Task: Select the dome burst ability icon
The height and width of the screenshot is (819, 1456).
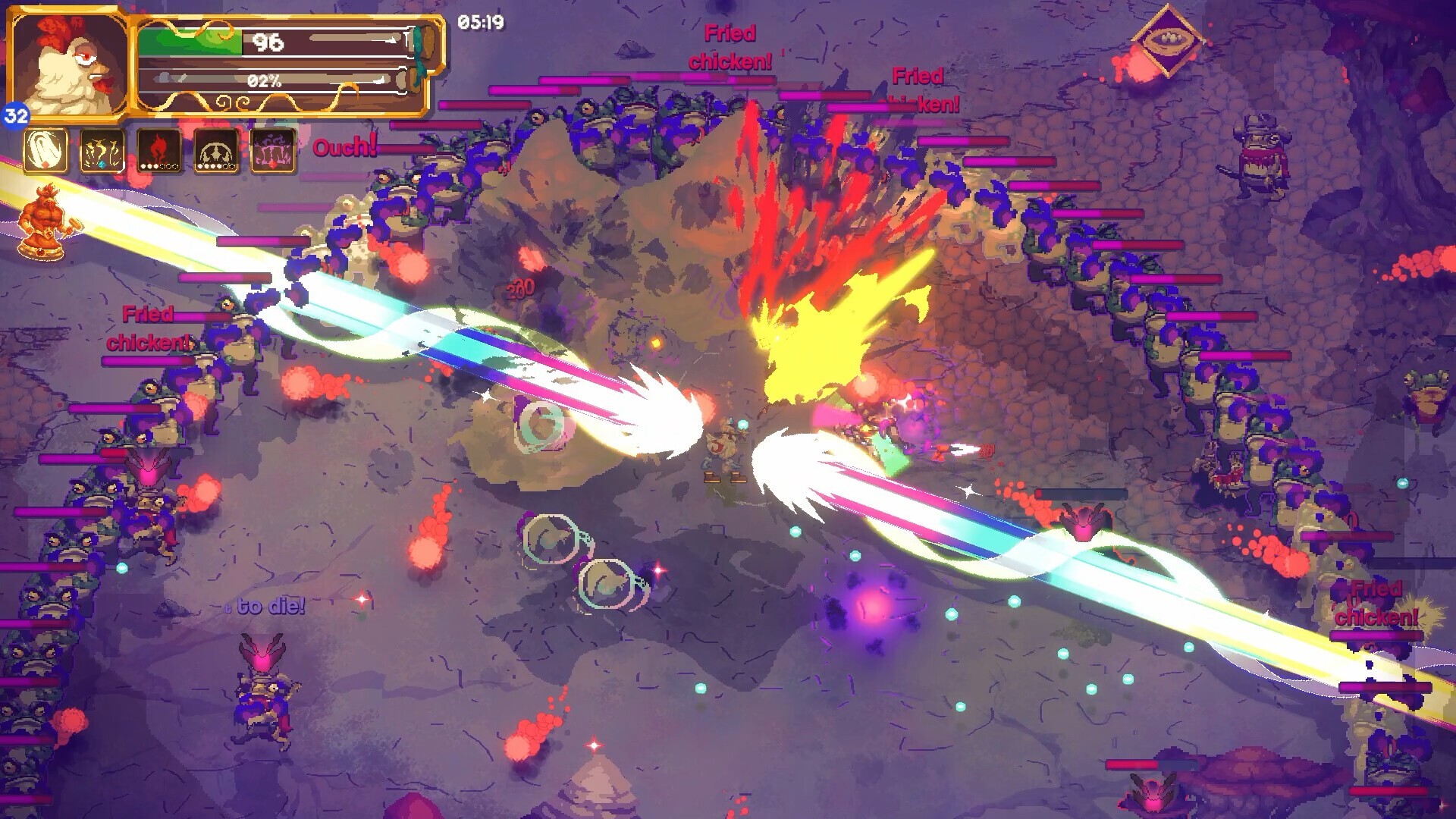Action: [217, 150]
